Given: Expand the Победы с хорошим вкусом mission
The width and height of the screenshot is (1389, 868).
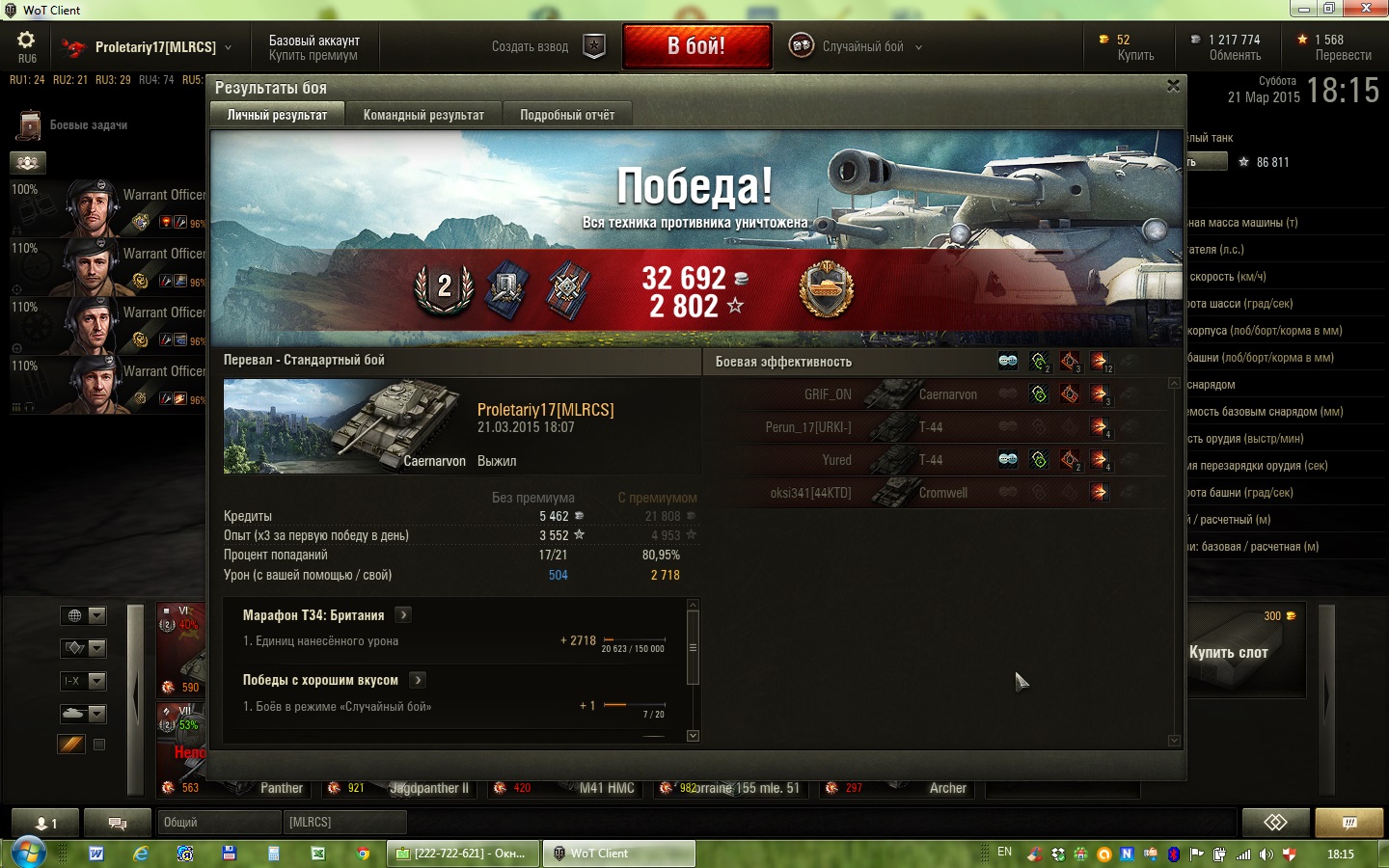Looking at the screenshot, I should [418, 680].
